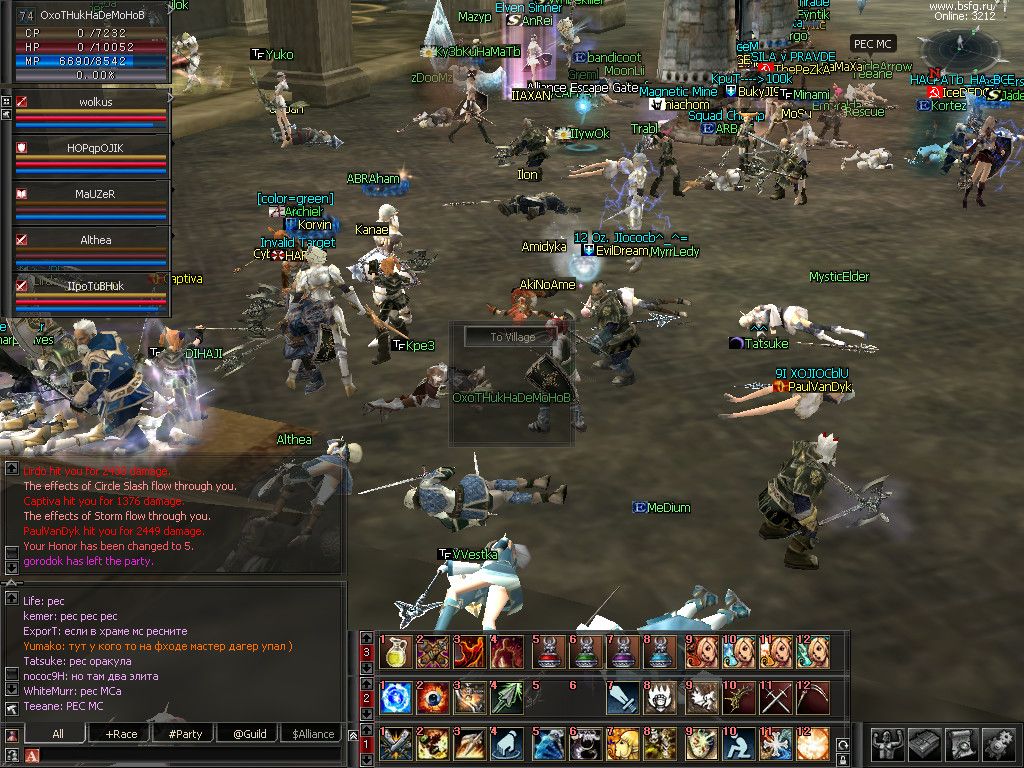The width and height of the screenshot is (1024, 768).
Task: Use the green arrows skill icon
Action: 509,697
